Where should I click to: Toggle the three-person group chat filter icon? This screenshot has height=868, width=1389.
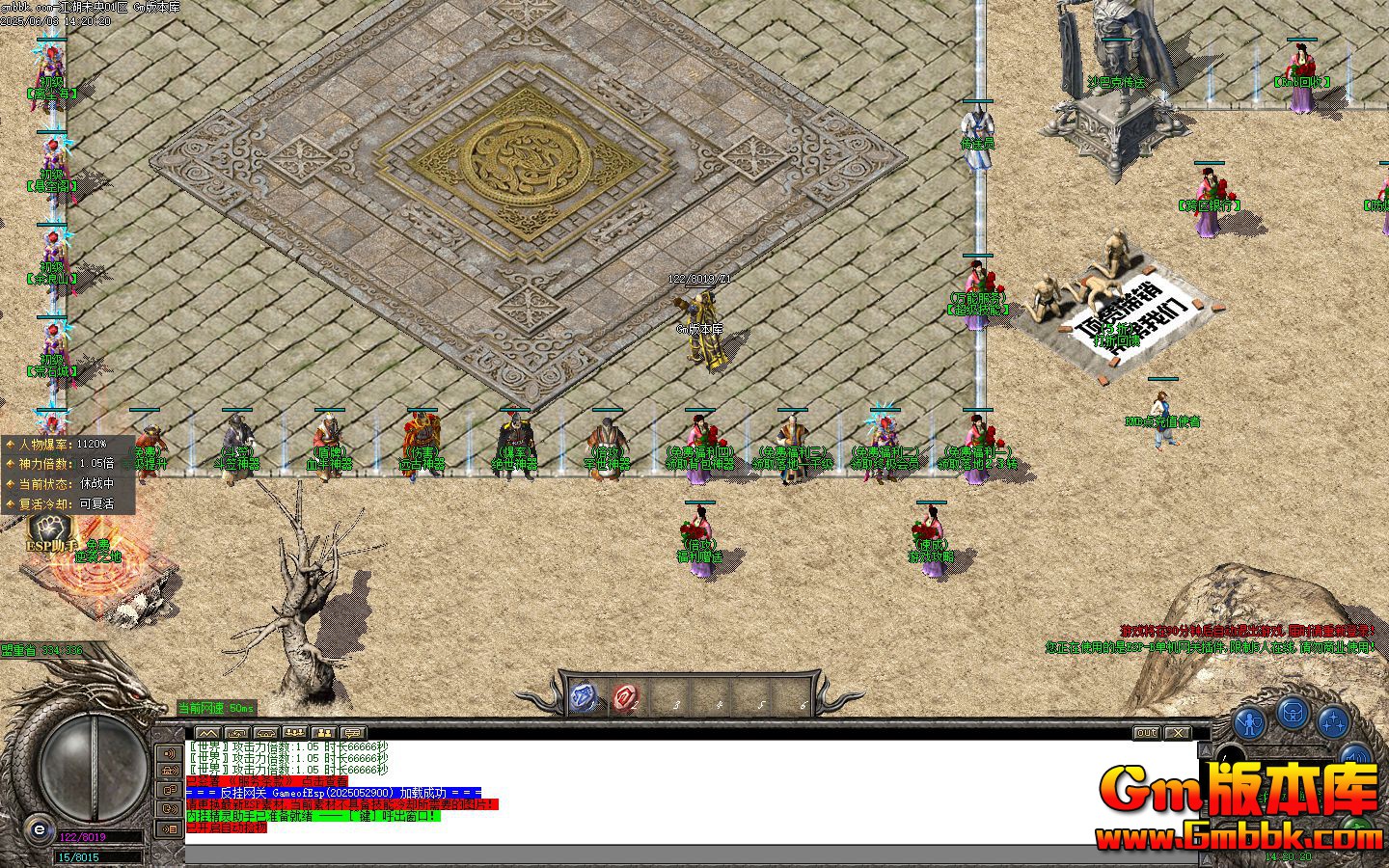click(x=294, y=733)
